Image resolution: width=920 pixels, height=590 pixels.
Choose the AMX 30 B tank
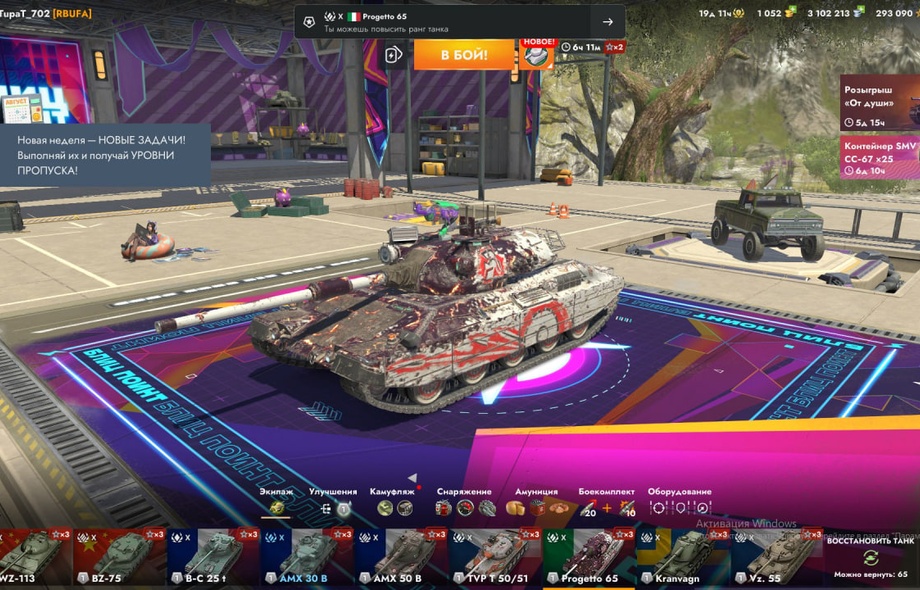point(307,558)
